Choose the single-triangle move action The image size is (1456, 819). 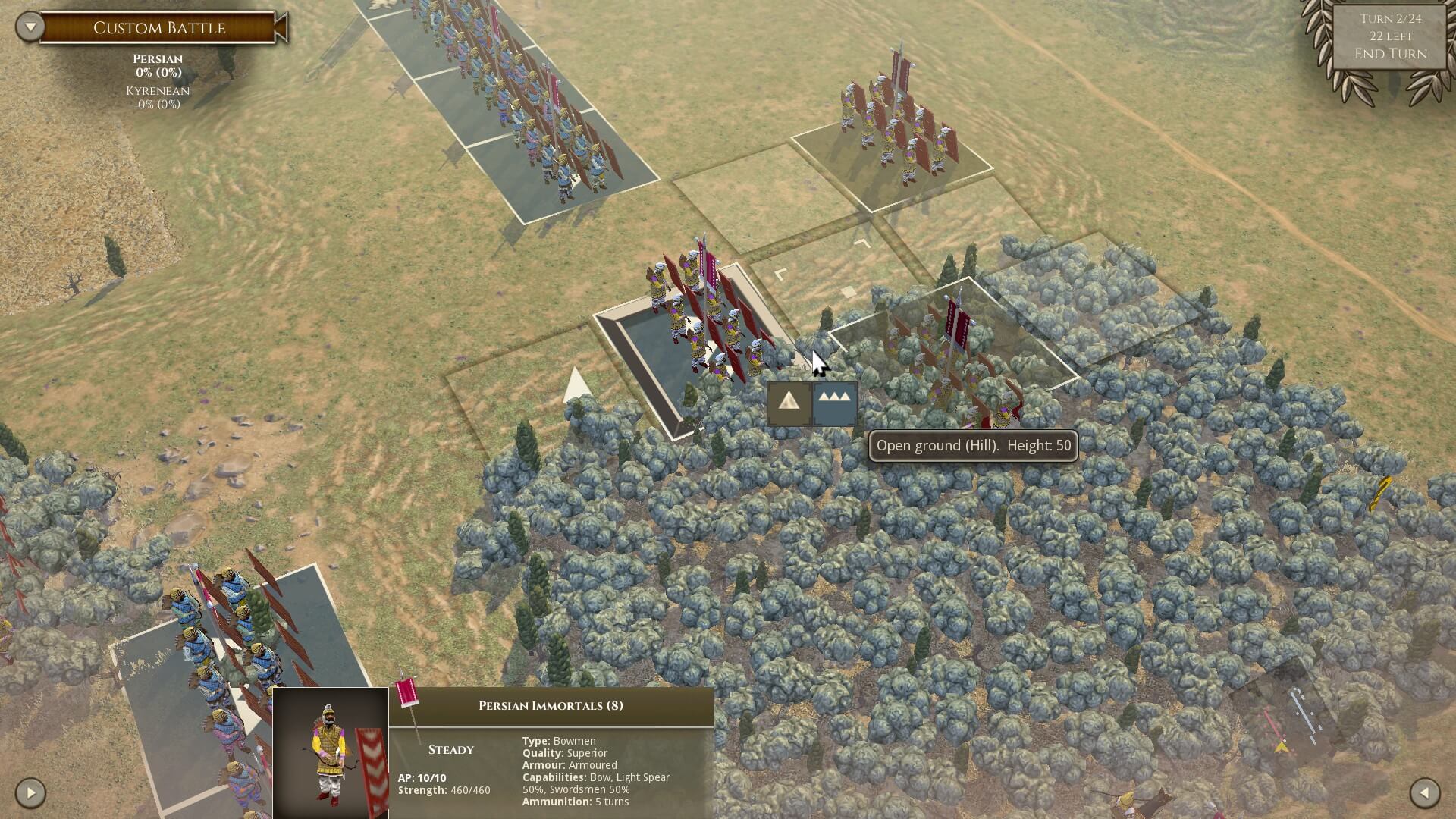(x=789, y=403)
